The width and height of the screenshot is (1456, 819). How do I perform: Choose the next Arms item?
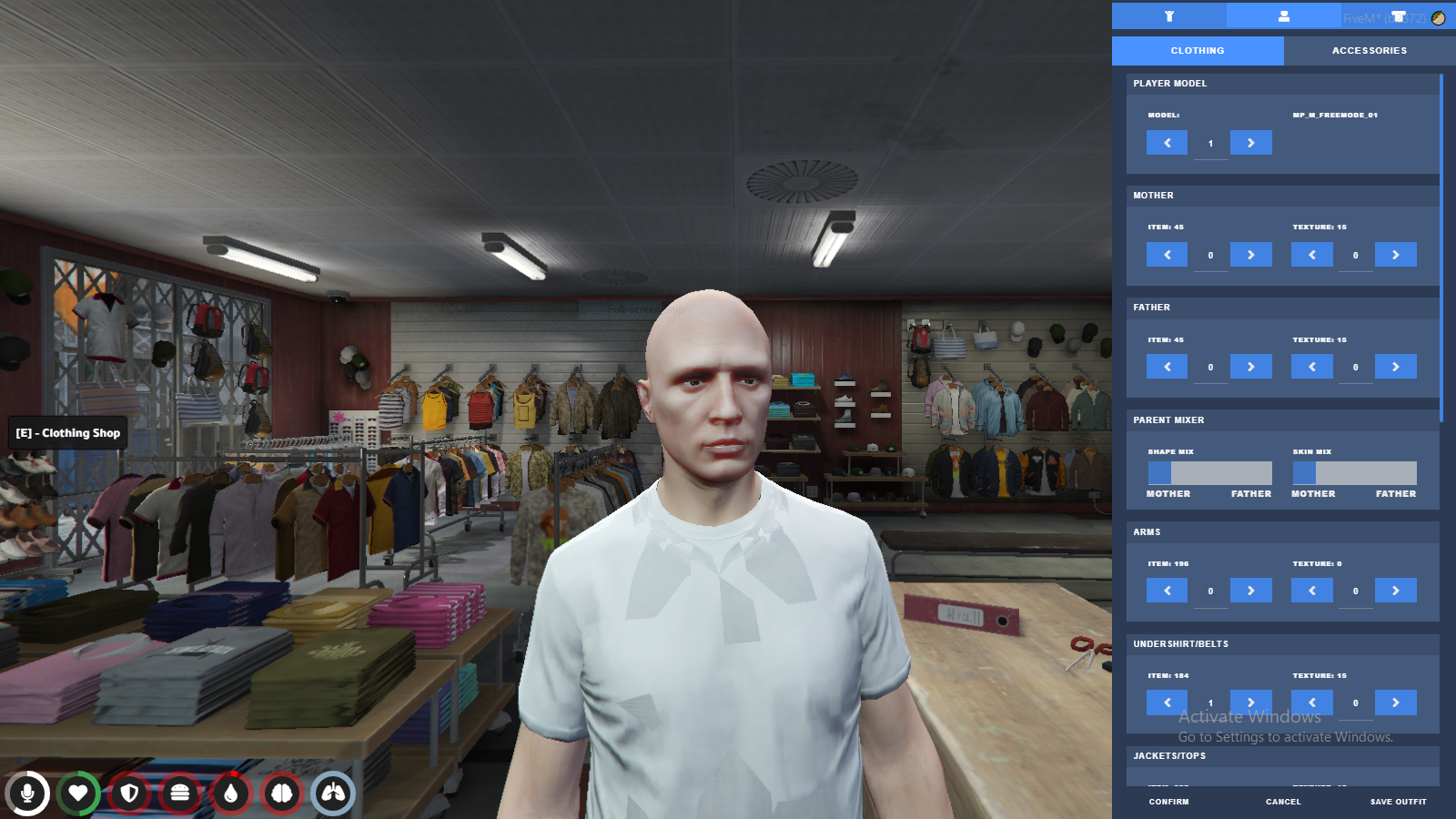pyautogui.click(x=1250, y=591)
